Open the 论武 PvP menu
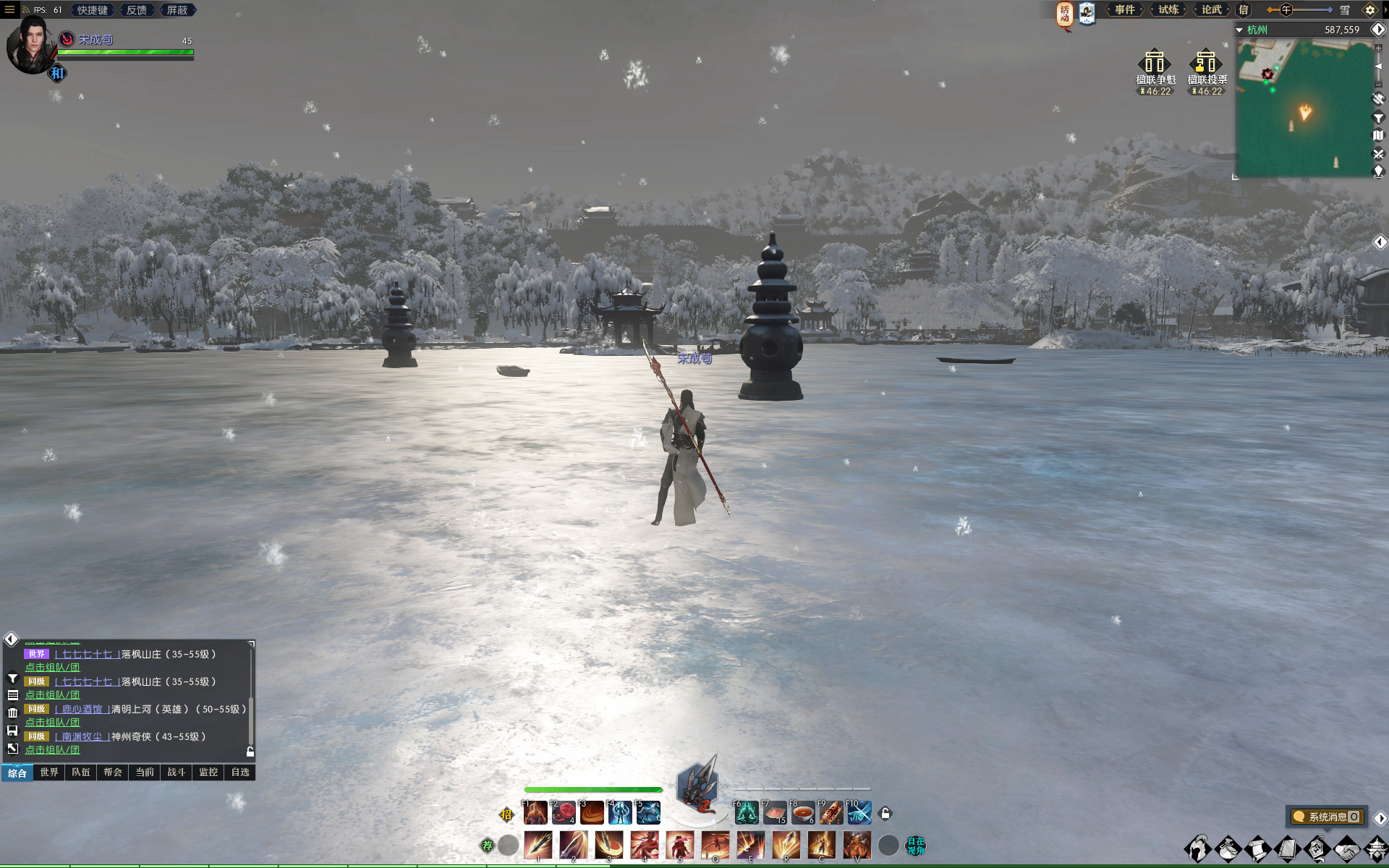Viewport: 1389px width, 868px height. click(x=1211, y=10)
